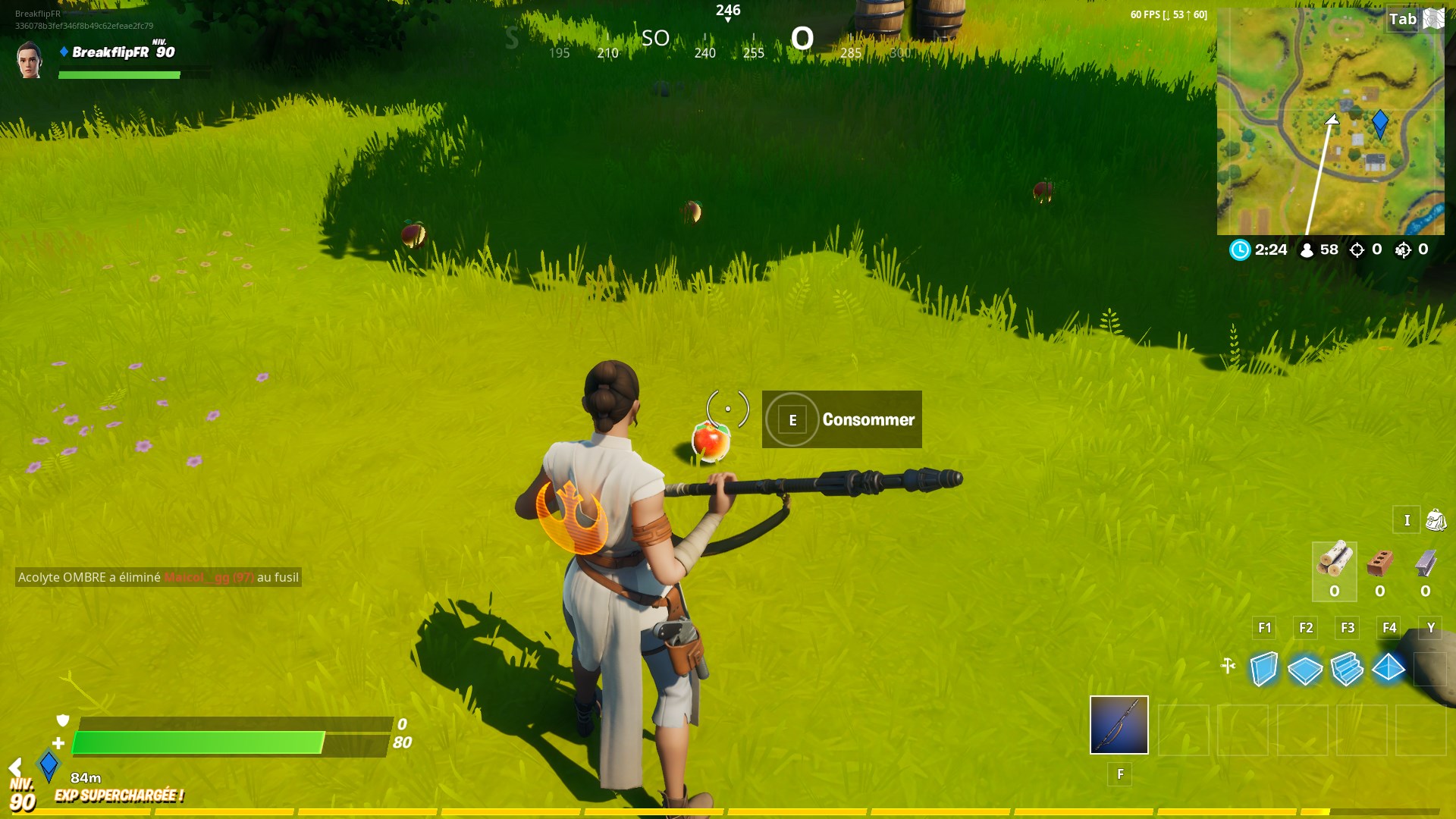
Task: Pick the metal material icon
Action: coord(1426,563)
